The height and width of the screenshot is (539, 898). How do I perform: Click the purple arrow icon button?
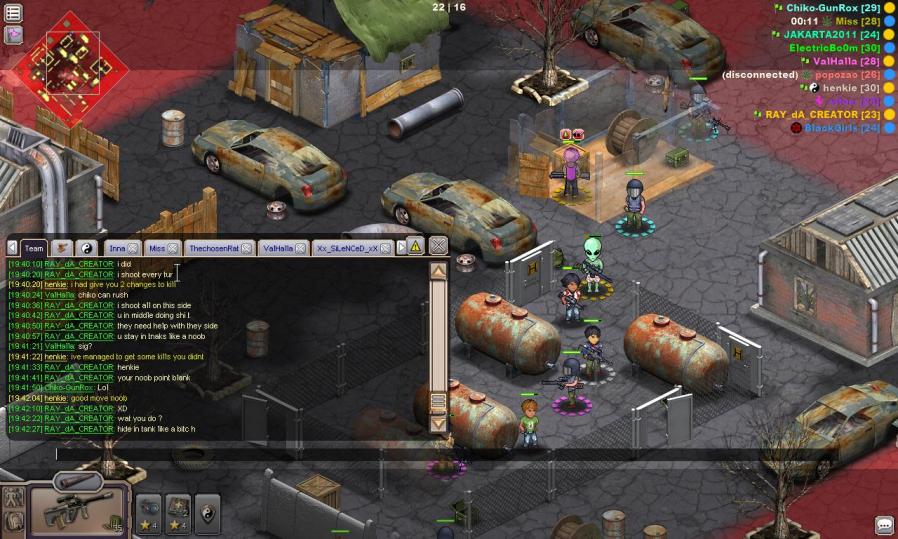14,35
